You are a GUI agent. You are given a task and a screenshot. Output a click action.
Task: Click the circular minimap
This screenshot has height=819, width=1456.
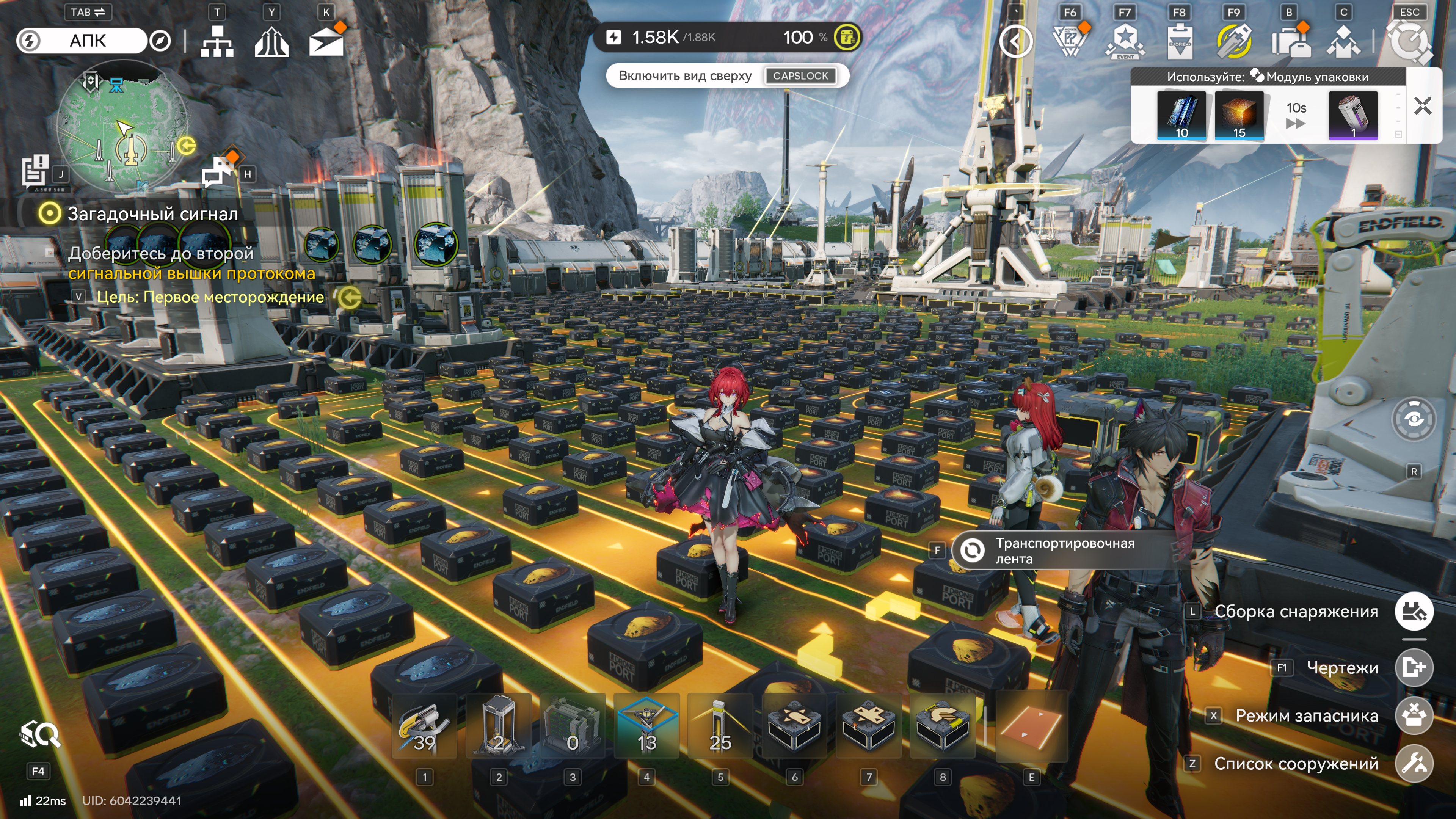click(x=123, y=126)
